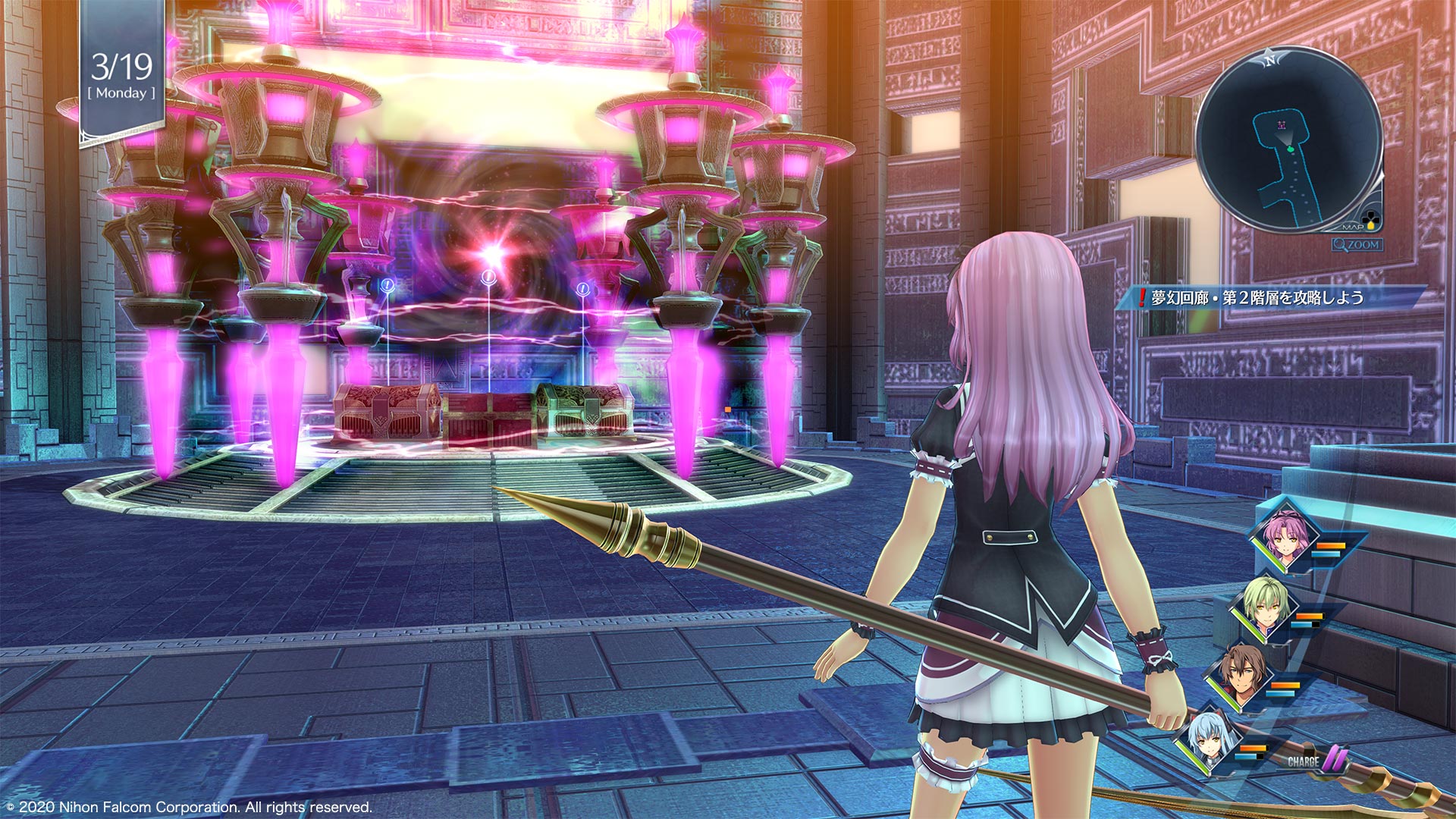Toggle the exclamation marker above the right chest
The height and width of the screenshot is (819, 1456).
[582, 288]
